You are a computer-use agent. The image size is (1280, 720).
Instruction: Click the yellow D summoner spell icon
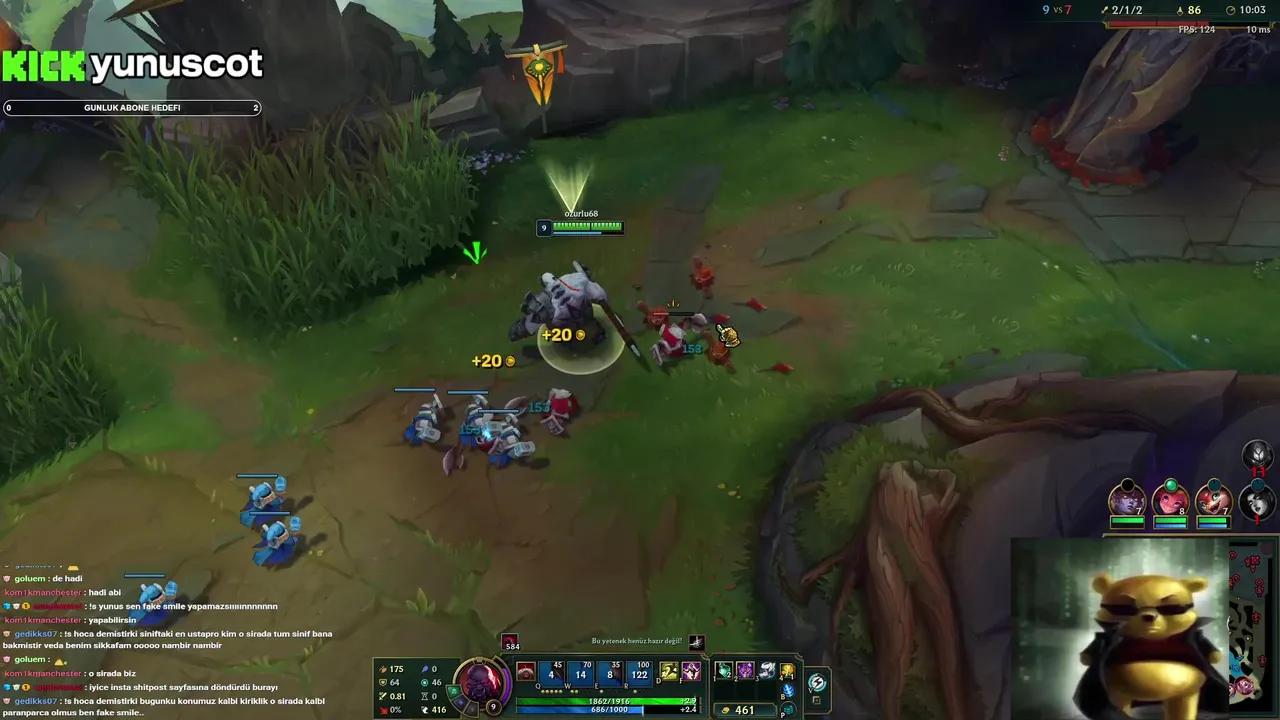pyautogui.click(x=668, y=672)
